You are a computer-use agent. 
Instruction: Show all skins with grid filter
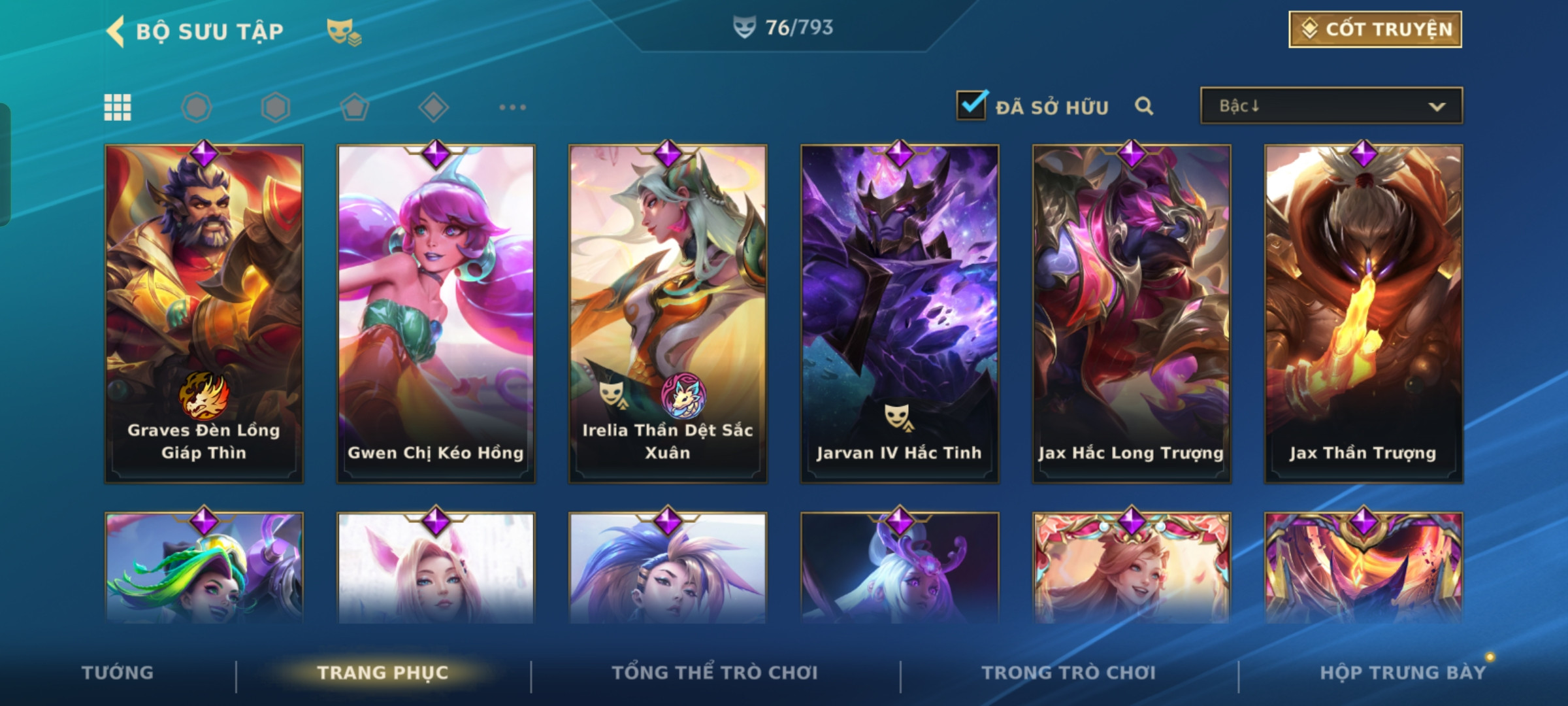click(118, 107)
